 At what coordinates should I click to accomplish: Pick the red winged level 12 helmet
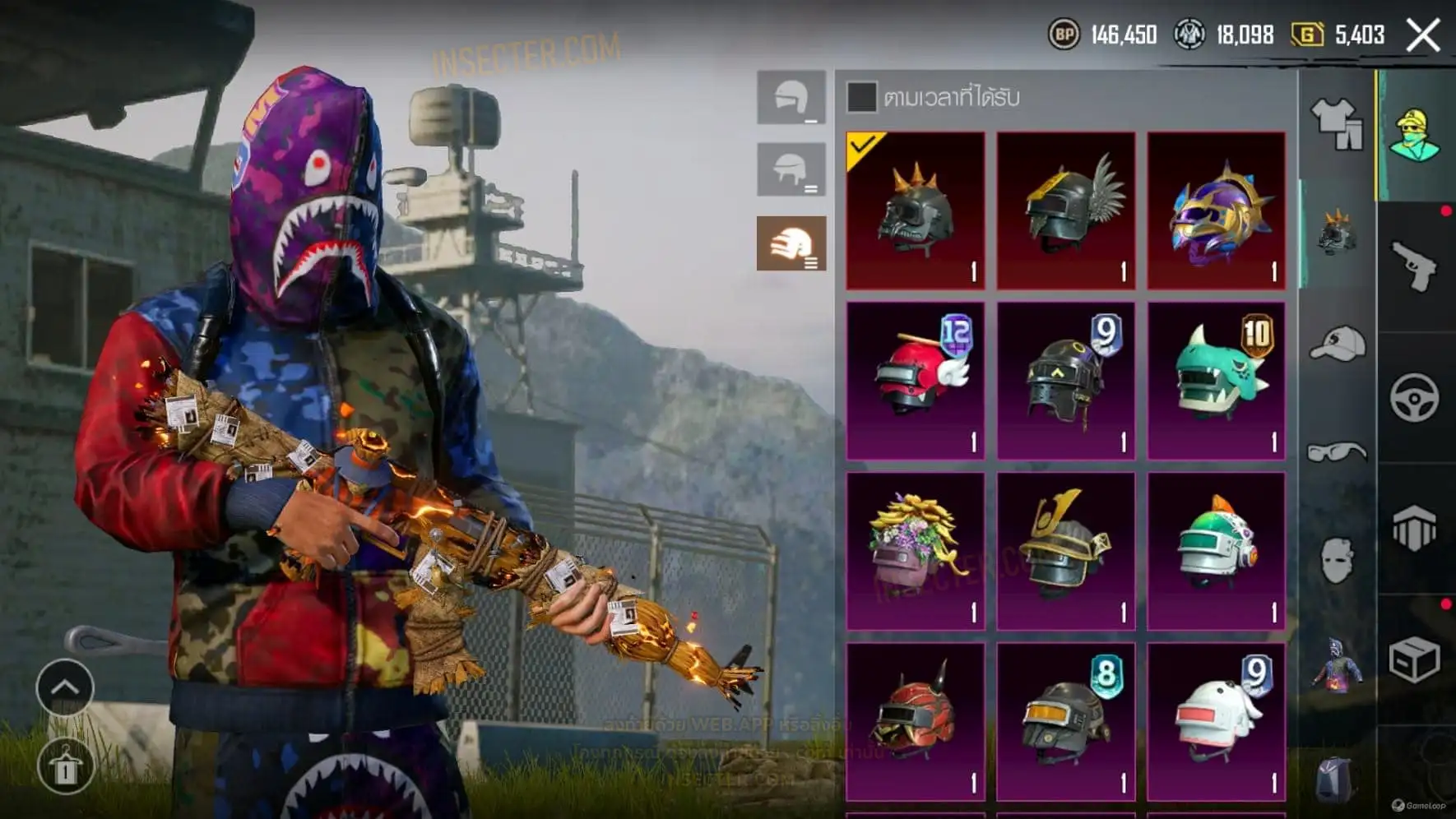(915, 380)
